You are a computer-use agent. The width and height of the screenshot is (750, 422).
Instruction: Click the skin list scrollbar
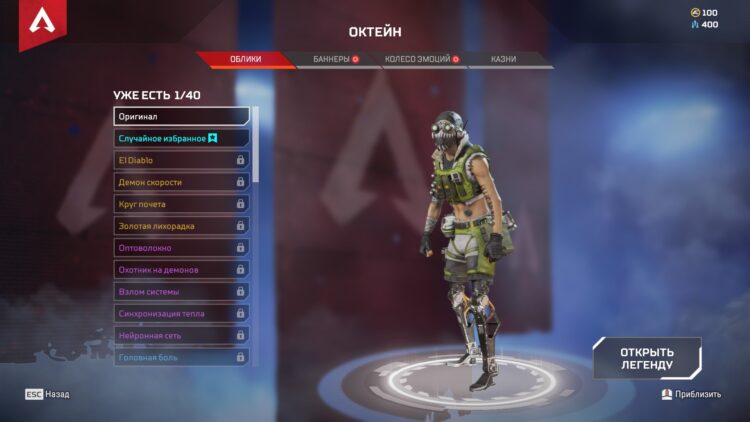click(256, 145)
